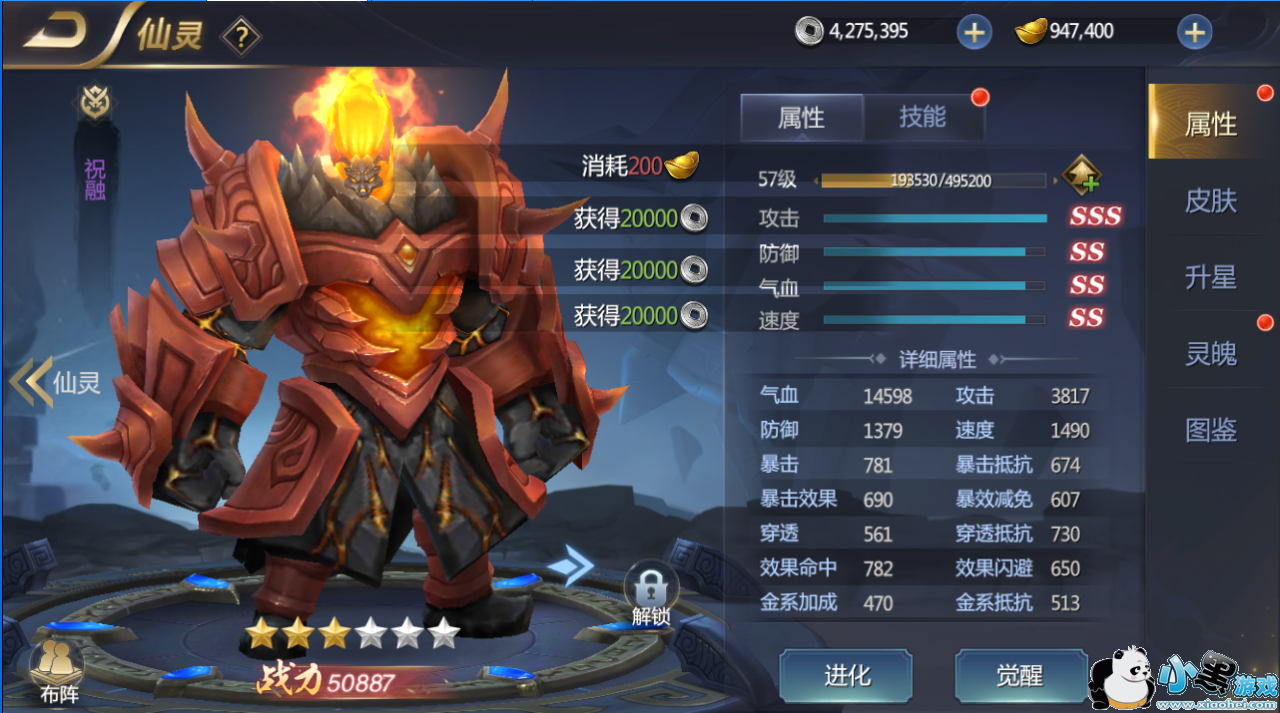Select the 属性 tab above the stats

(x=801, y=118)
